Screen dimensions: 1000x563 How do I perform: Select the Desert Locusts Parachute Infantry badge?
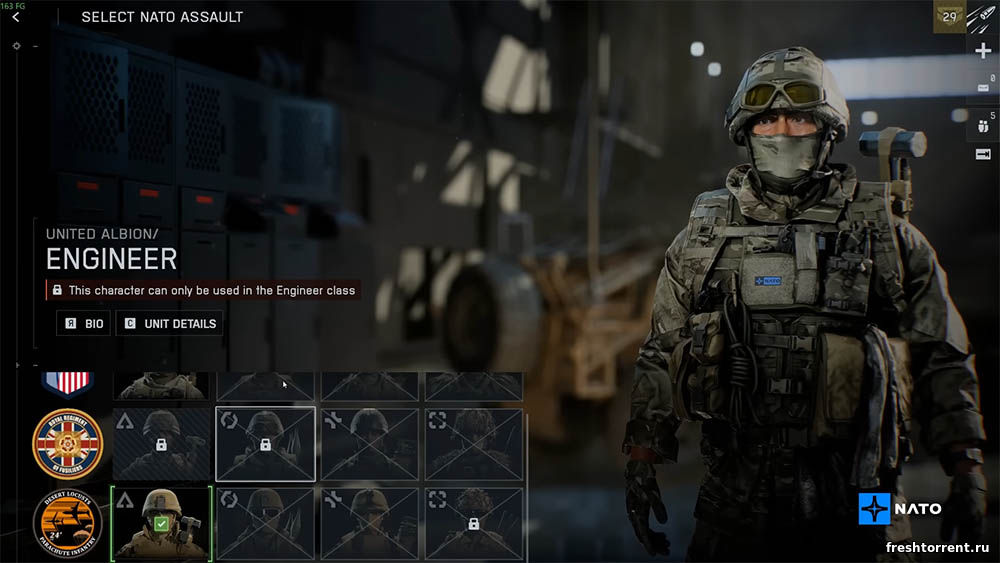pyautogui.click(x=67, y=523)
